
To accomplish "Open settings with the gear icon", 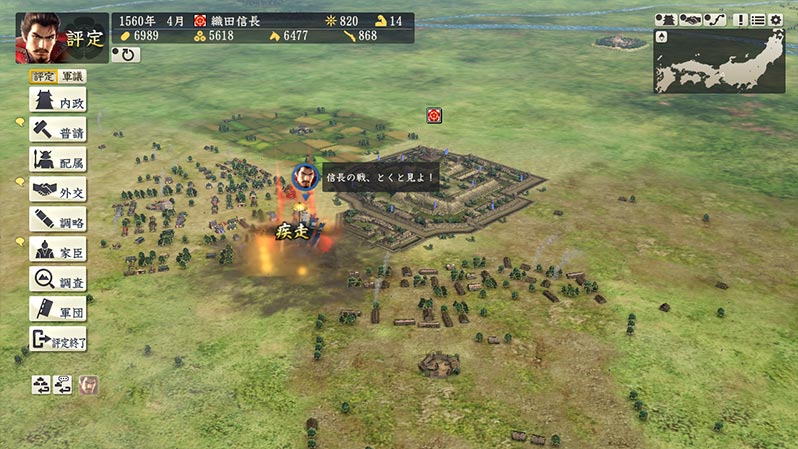I will pyautogui.click(x=775, y=19).
